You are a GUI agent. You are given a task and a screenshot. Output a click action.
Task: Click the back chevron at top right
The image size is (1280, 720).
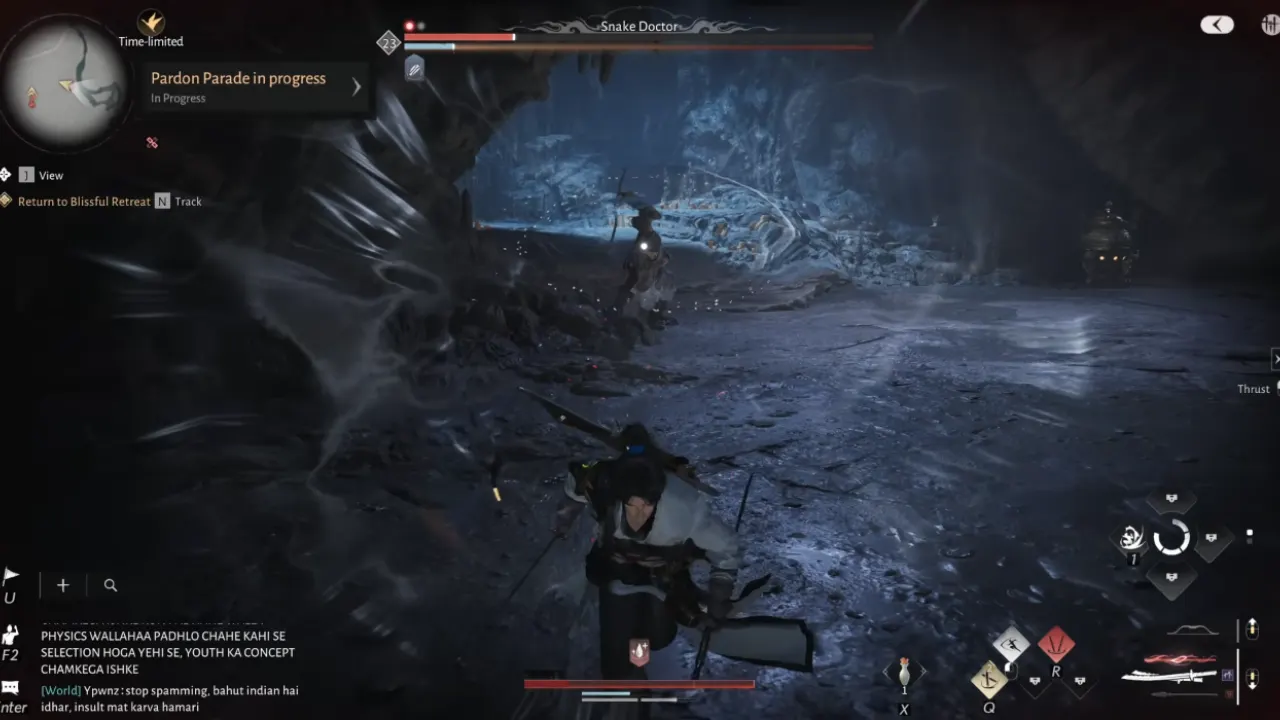click(x=1217, y=24)
